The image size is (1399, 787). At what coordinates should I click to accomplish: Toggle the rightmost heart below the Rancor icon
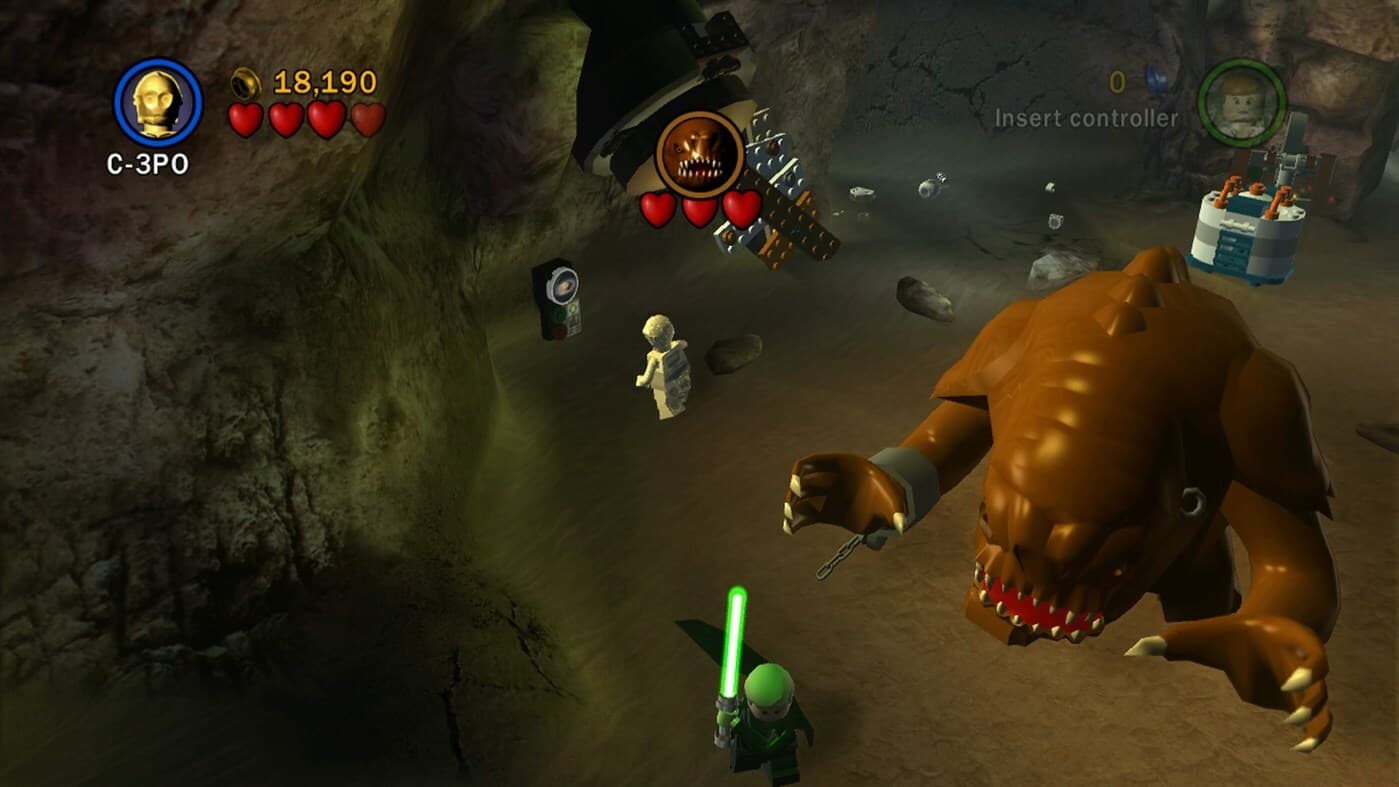coord(739,206)
